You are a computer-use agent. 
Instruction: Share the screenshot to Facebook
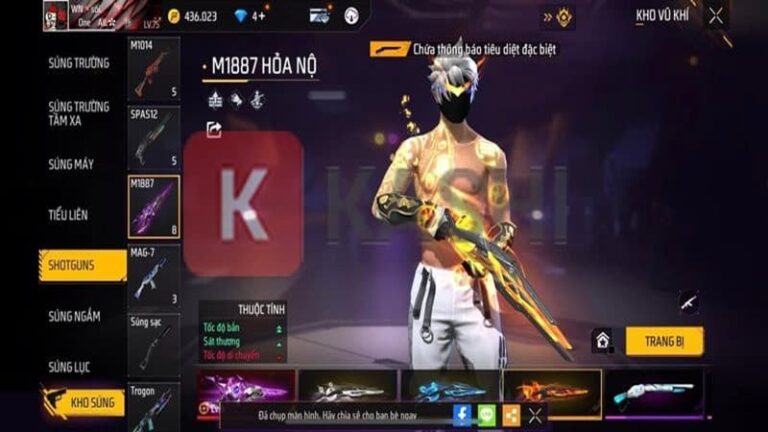pyautogui.click(x=462, y=415)
